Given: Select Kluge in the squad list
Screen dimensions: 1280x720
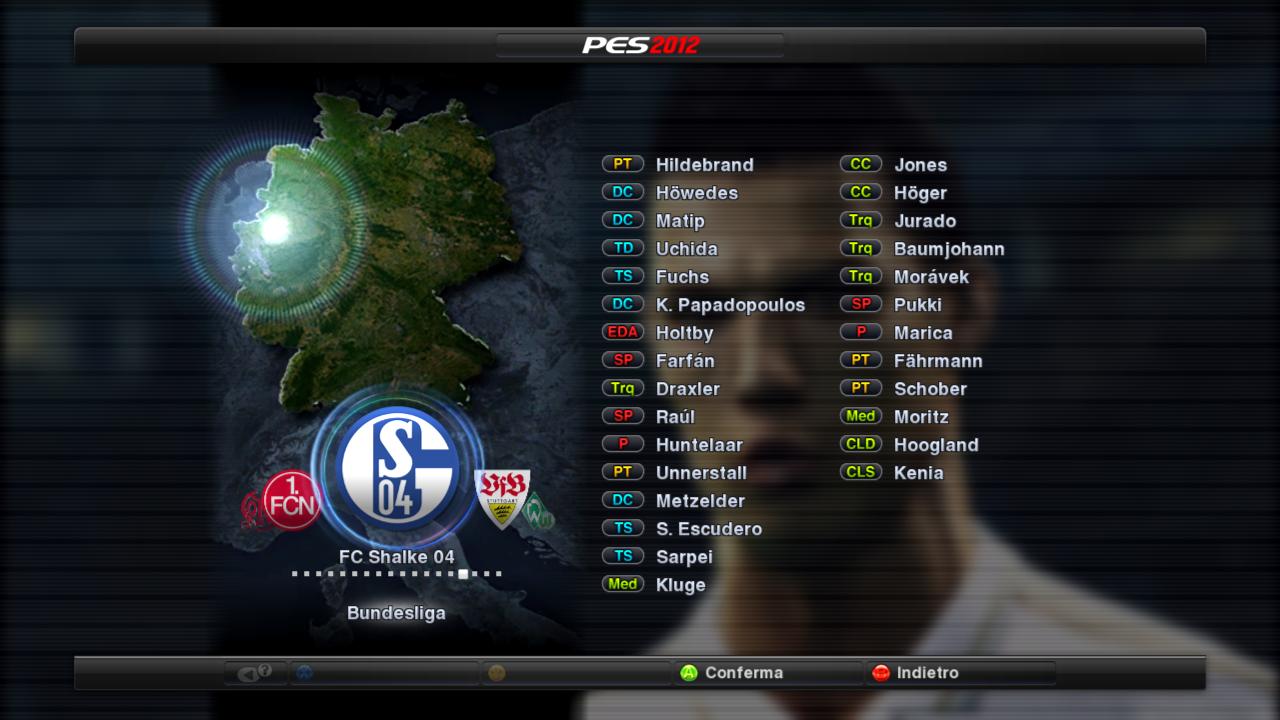Looking at the screenshot, I should pyautogui.click(x=680, y=585).
